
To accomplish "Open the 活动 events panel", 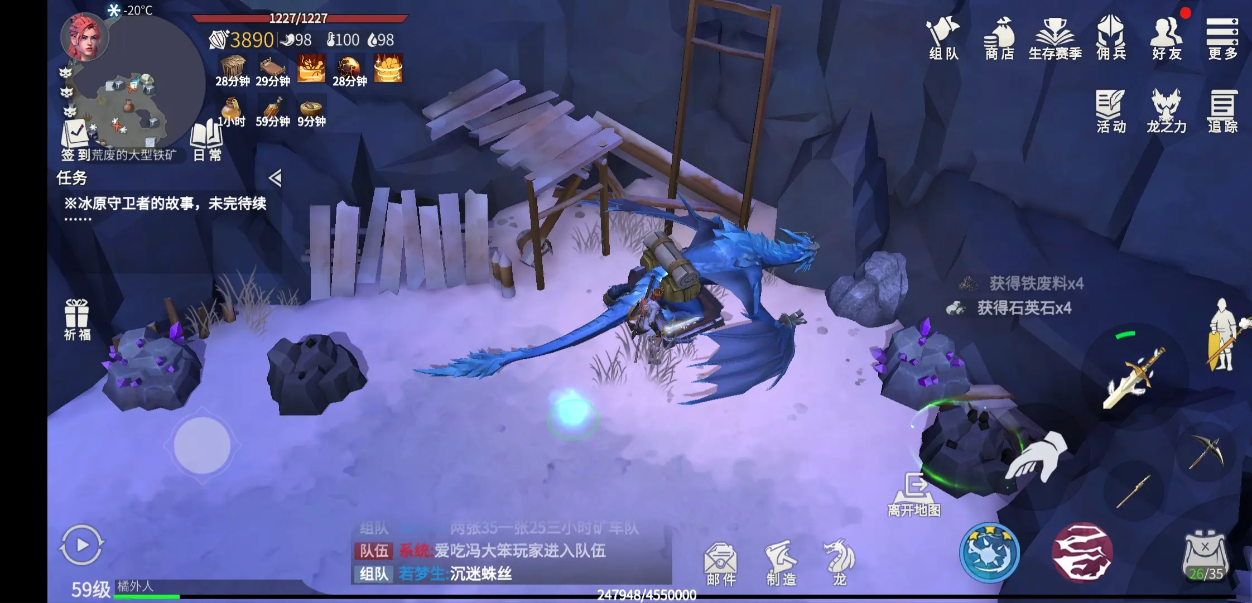I will 1110,110.
